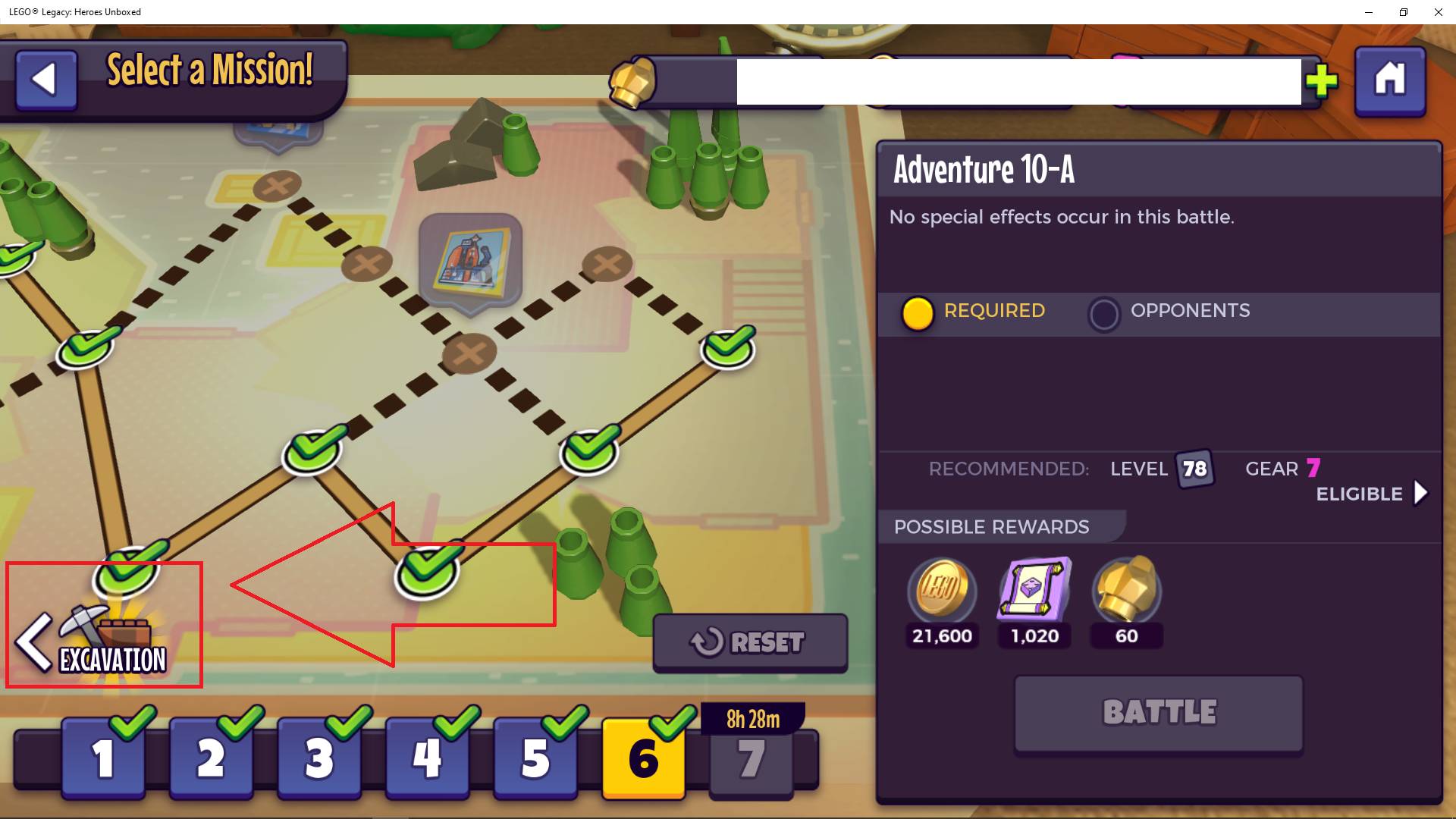1456x819 pixels.
Task: Switch to chapter 1 tab
Action: pyautogui.click(x=103, y=758)
